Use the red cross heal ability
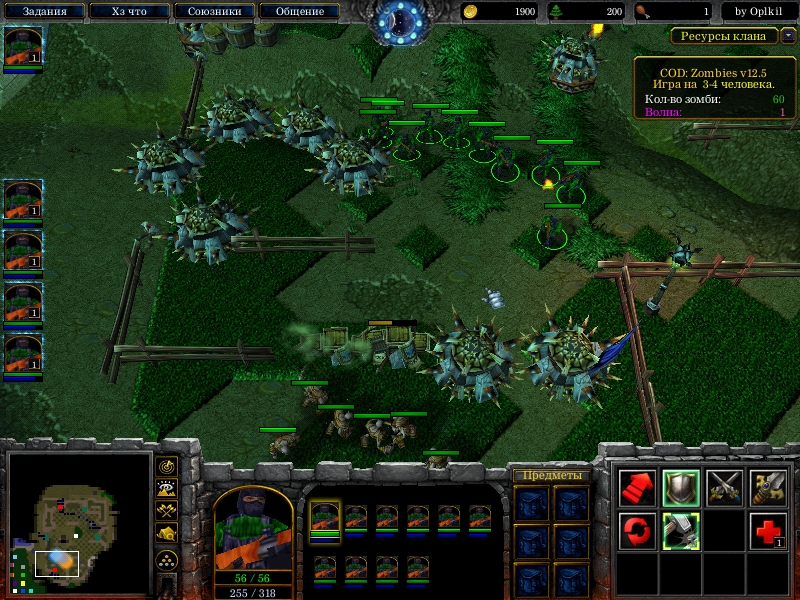The width and height of the screenshot is (800, 600). [x=769, y=531]
